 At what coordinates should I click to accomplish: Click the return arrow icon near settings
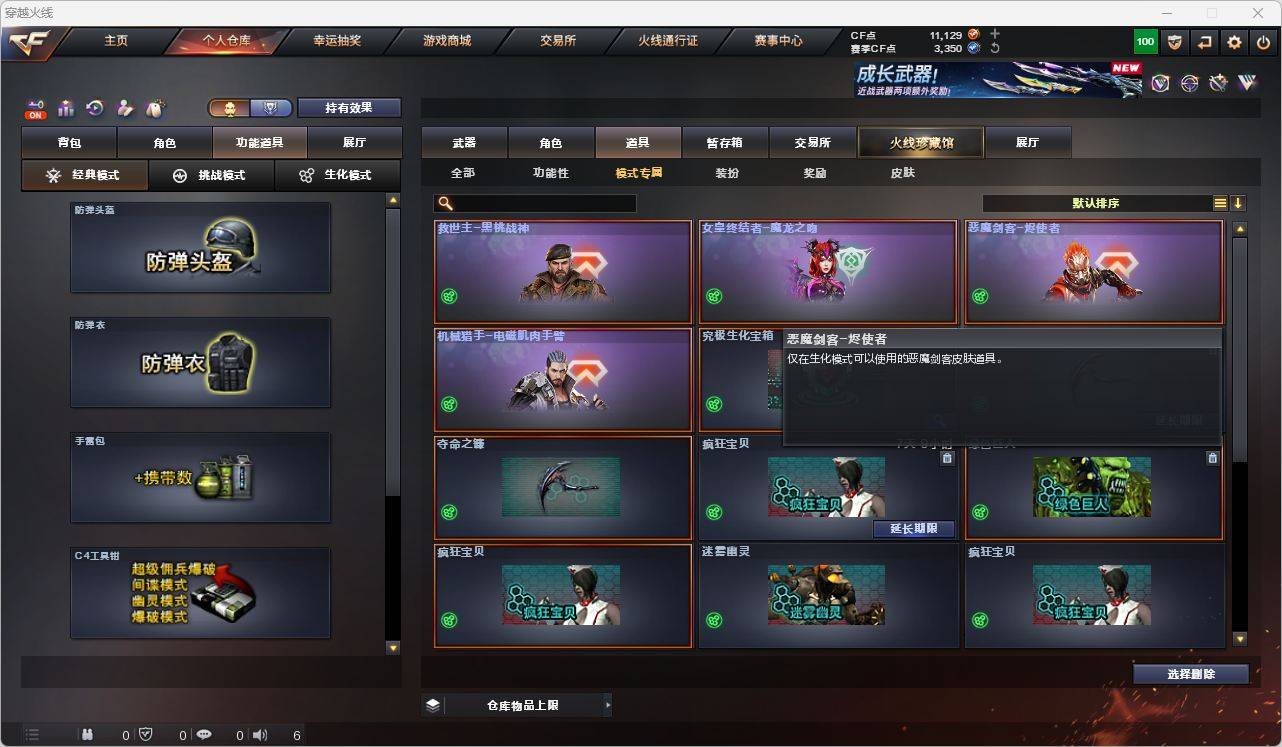click(1203, 42)
